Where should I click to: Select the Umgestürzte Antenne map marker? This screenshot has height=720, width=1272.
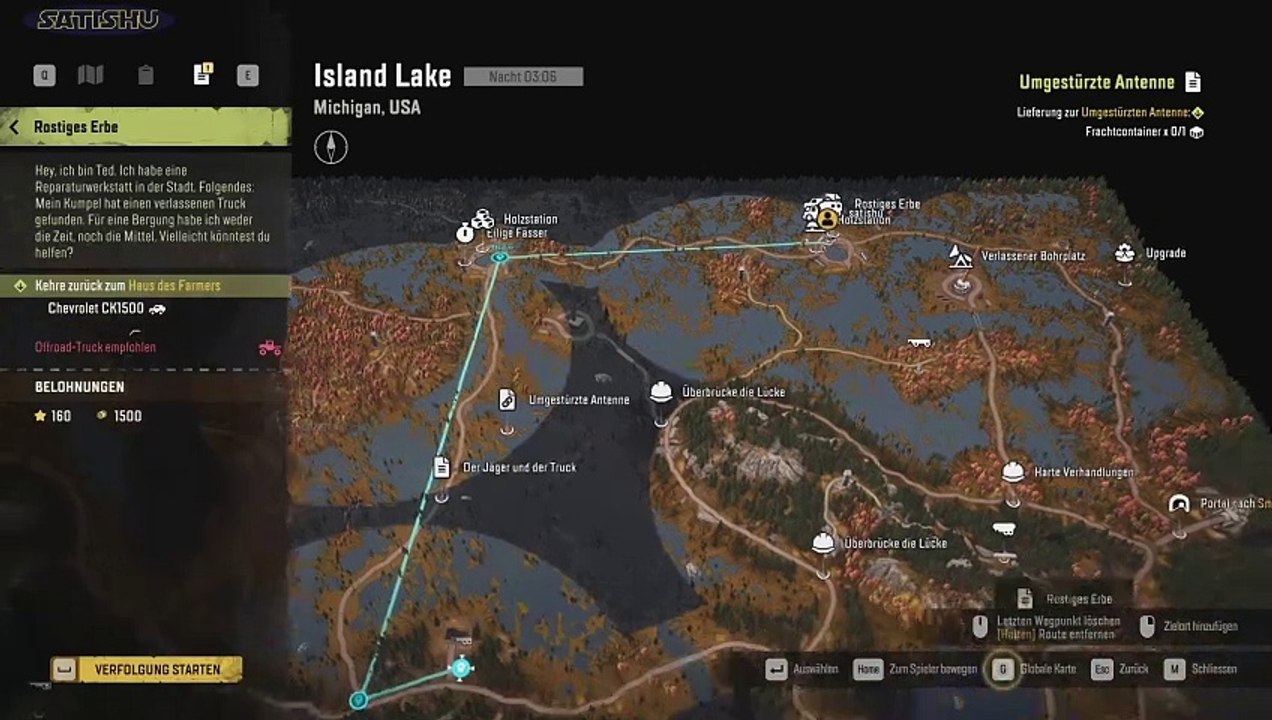[x=507, y=400]
